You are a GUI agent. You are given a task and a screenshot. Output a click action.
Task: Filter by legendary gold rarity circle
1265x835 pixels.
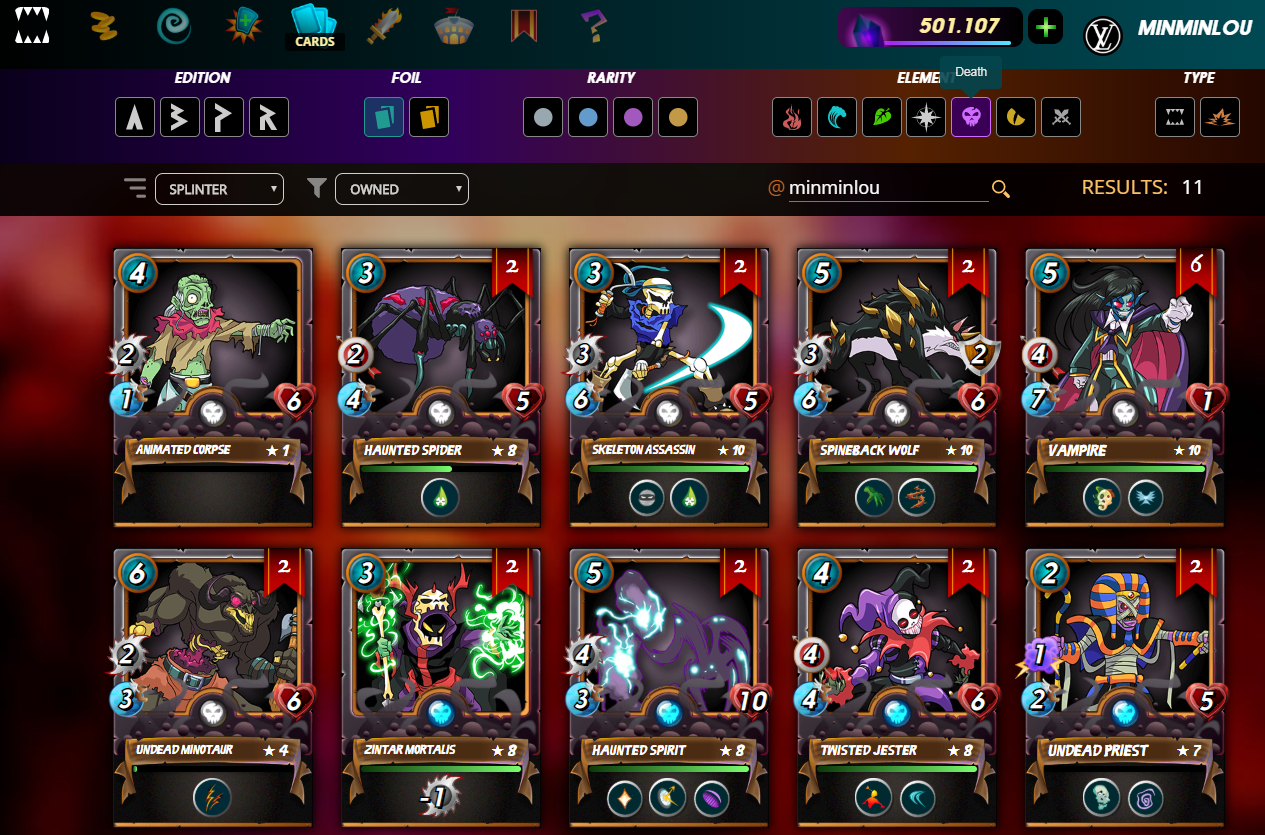pos(677,118)
